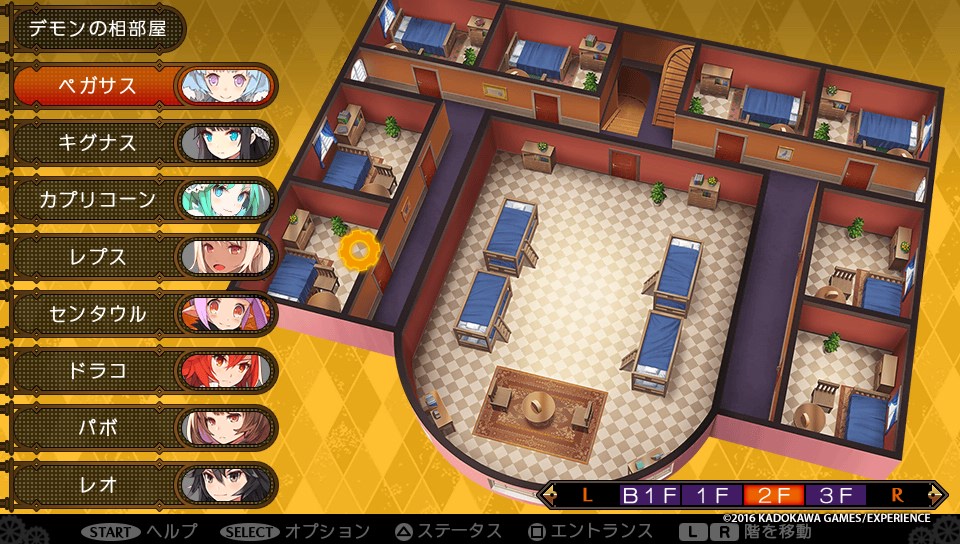
Task: Show the 2F floor map
Action: pyautogui.click(x=773, y=494)
